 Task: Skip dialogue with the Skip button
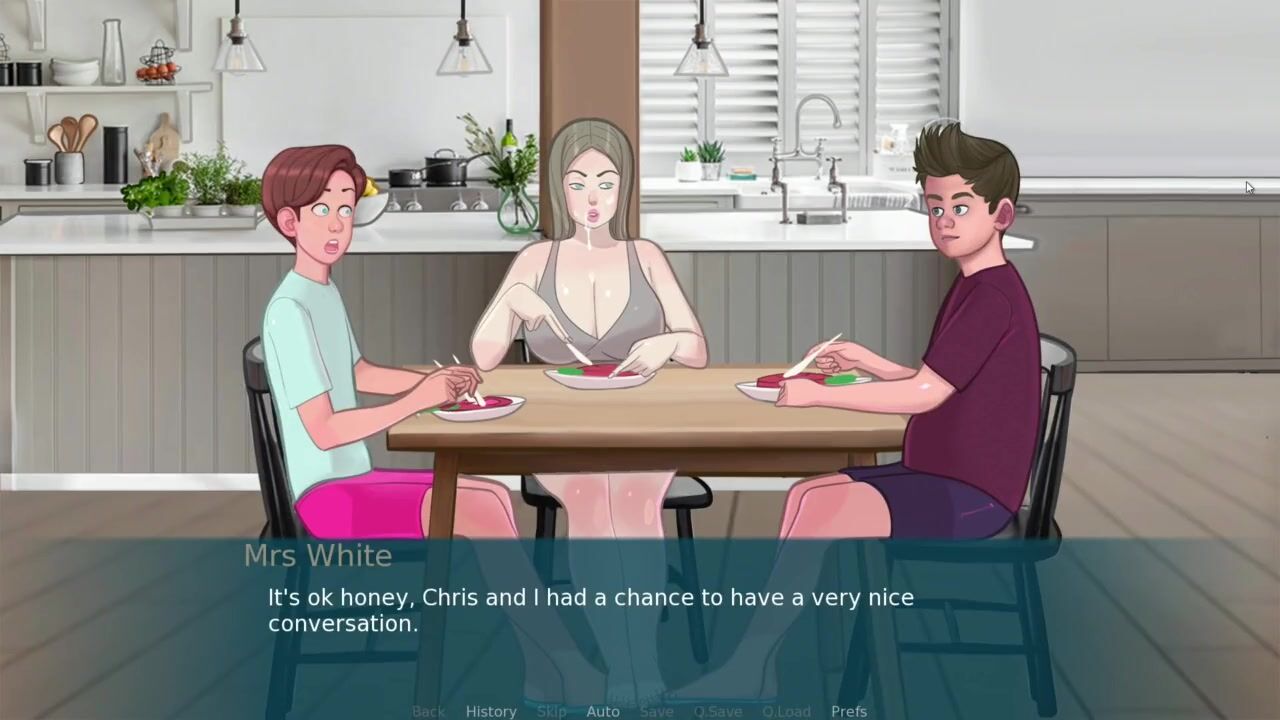coord(551,711)
